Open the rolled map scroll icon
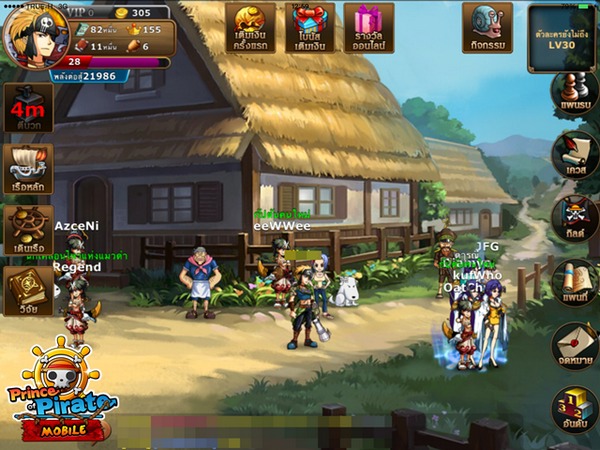Viewport: 600px width, 450px height. point(574,282)
